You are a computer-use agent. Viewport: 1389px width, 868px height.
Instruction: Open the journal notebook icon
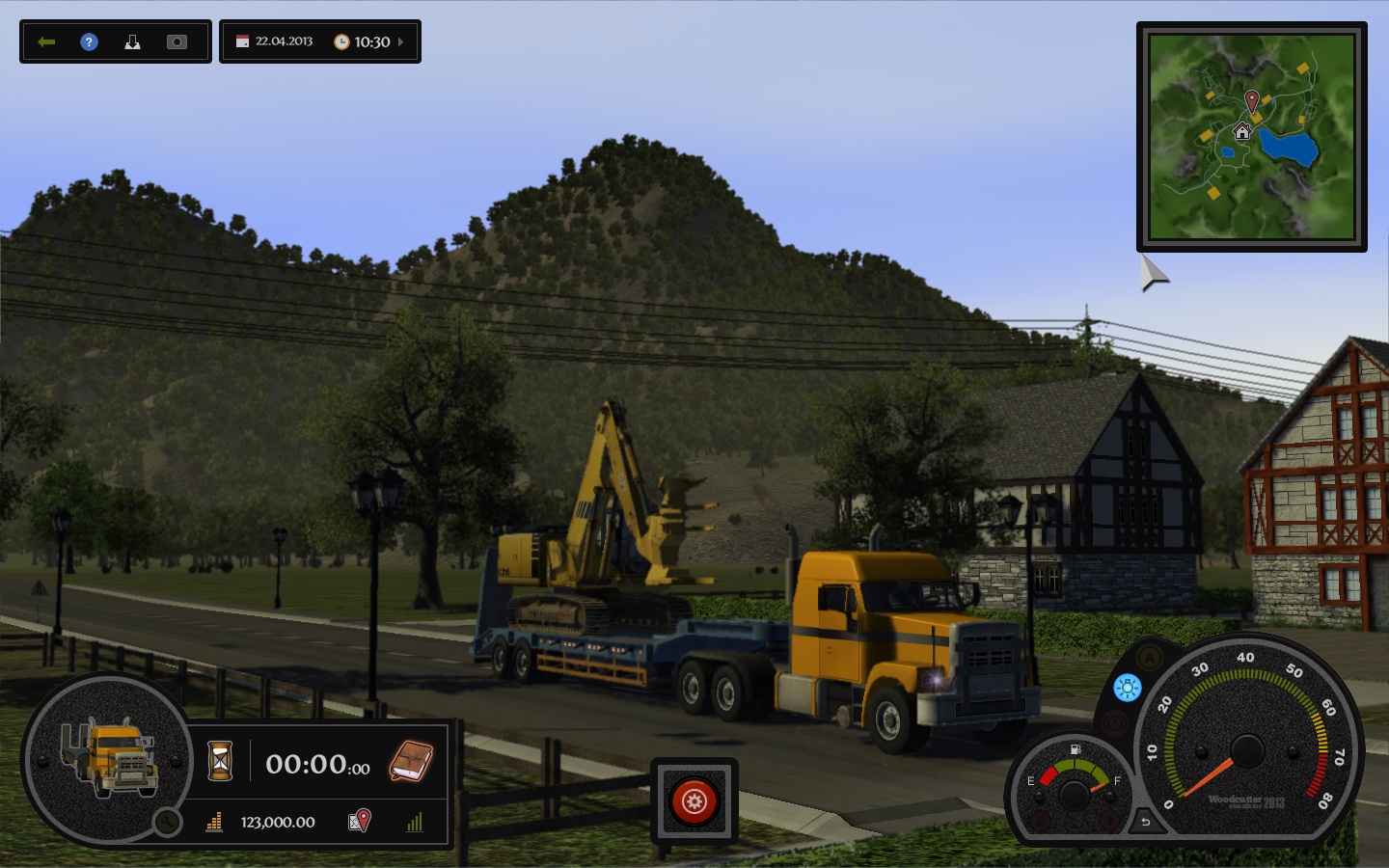click(x=411, y=761)
